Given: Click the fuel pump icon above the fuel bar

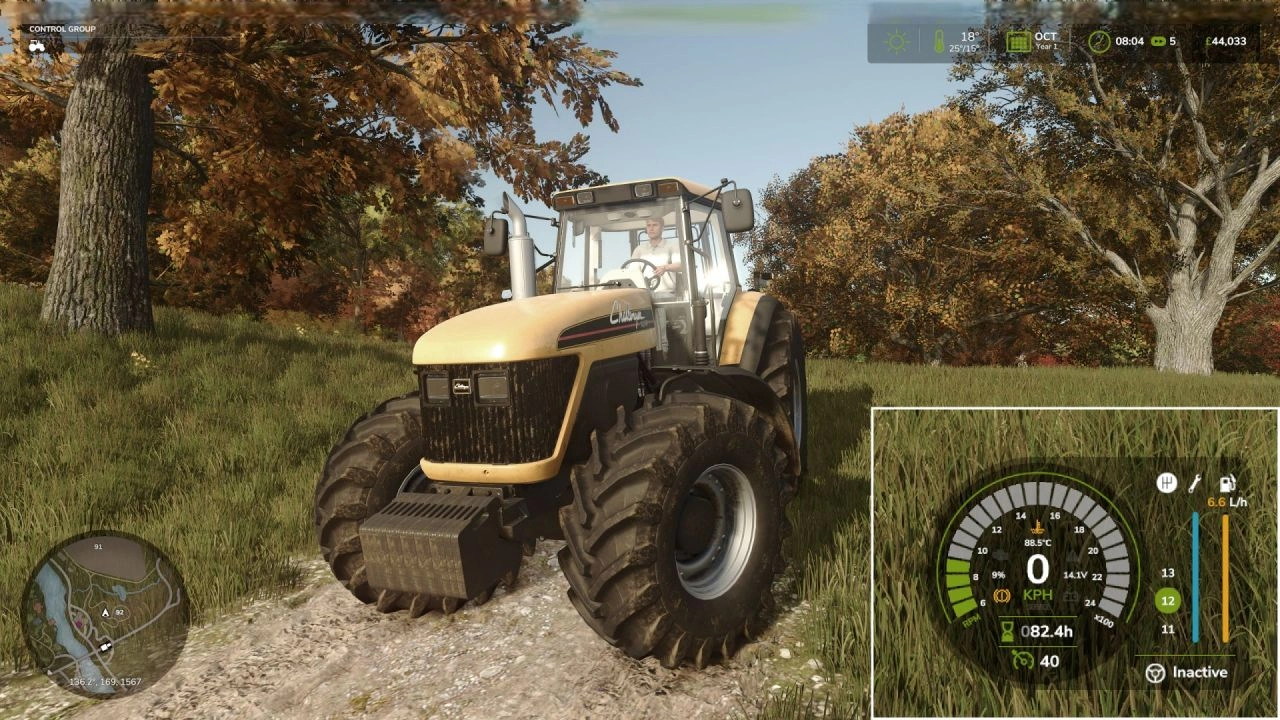Looking at the screenshot, I should [x=1226, y=483].
